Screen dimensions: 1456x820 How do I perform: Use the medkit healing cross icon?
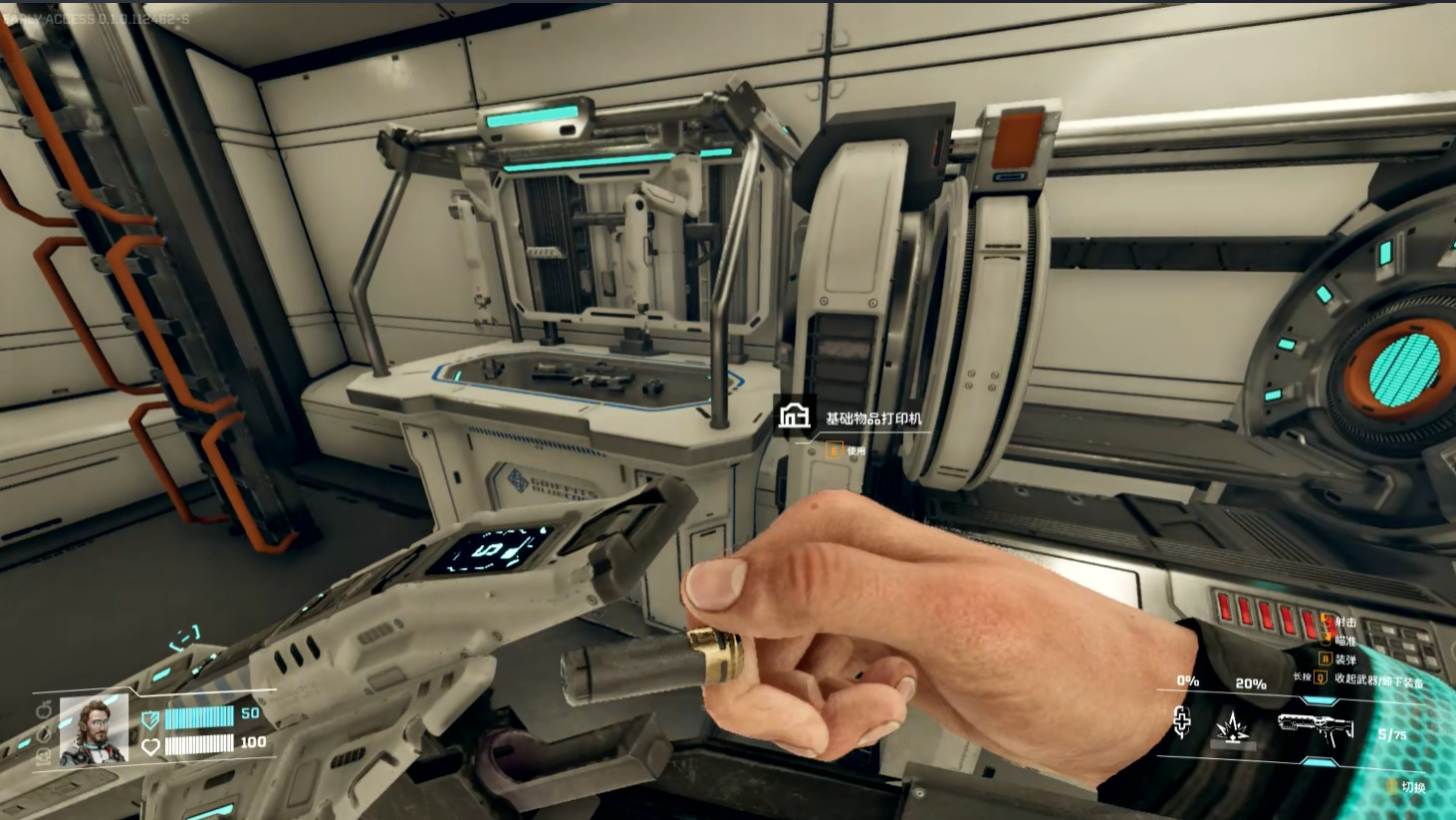tap(1182, 723)
